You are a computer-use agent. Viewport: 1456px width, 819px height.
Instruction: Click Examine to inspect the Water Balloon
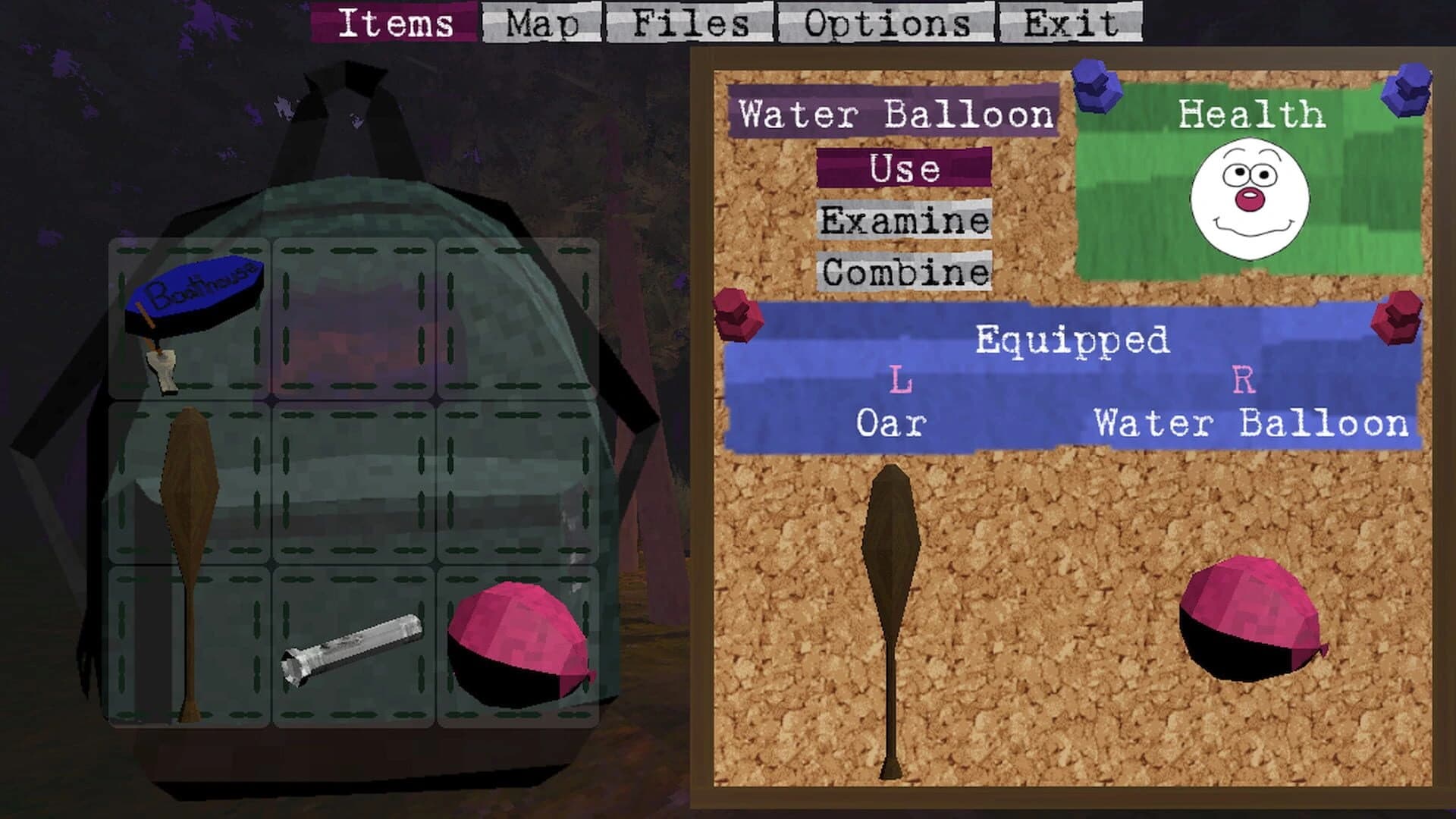tap(906, 220)
